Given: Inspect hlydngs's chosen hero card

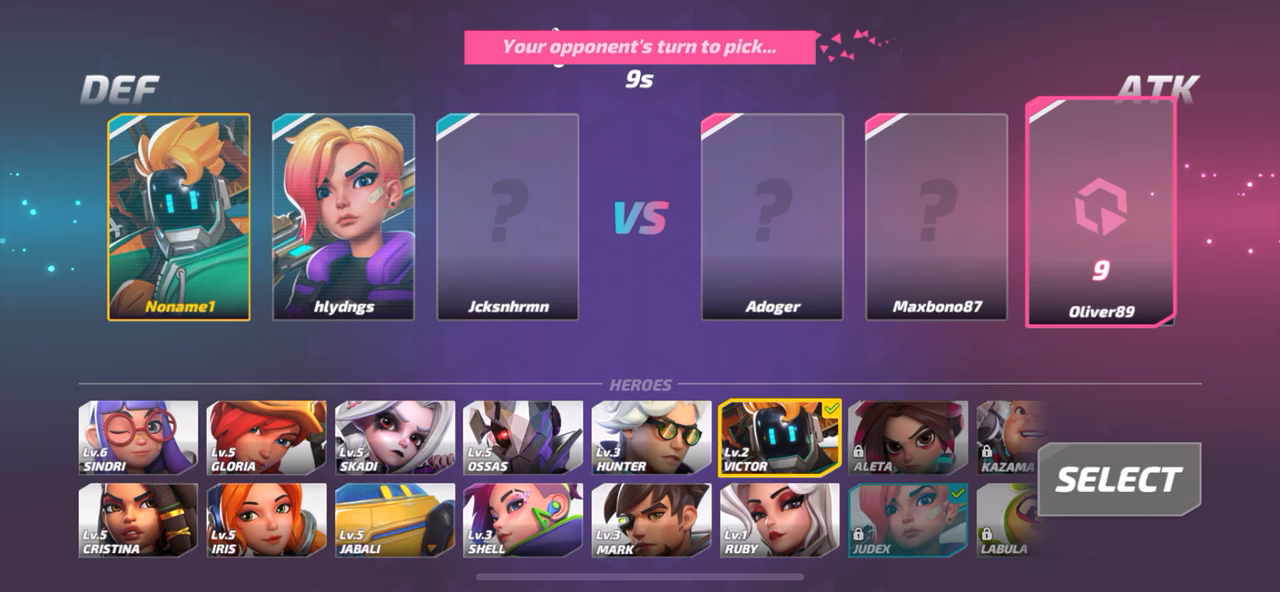Looking at the screenshot, I should 343,217.
